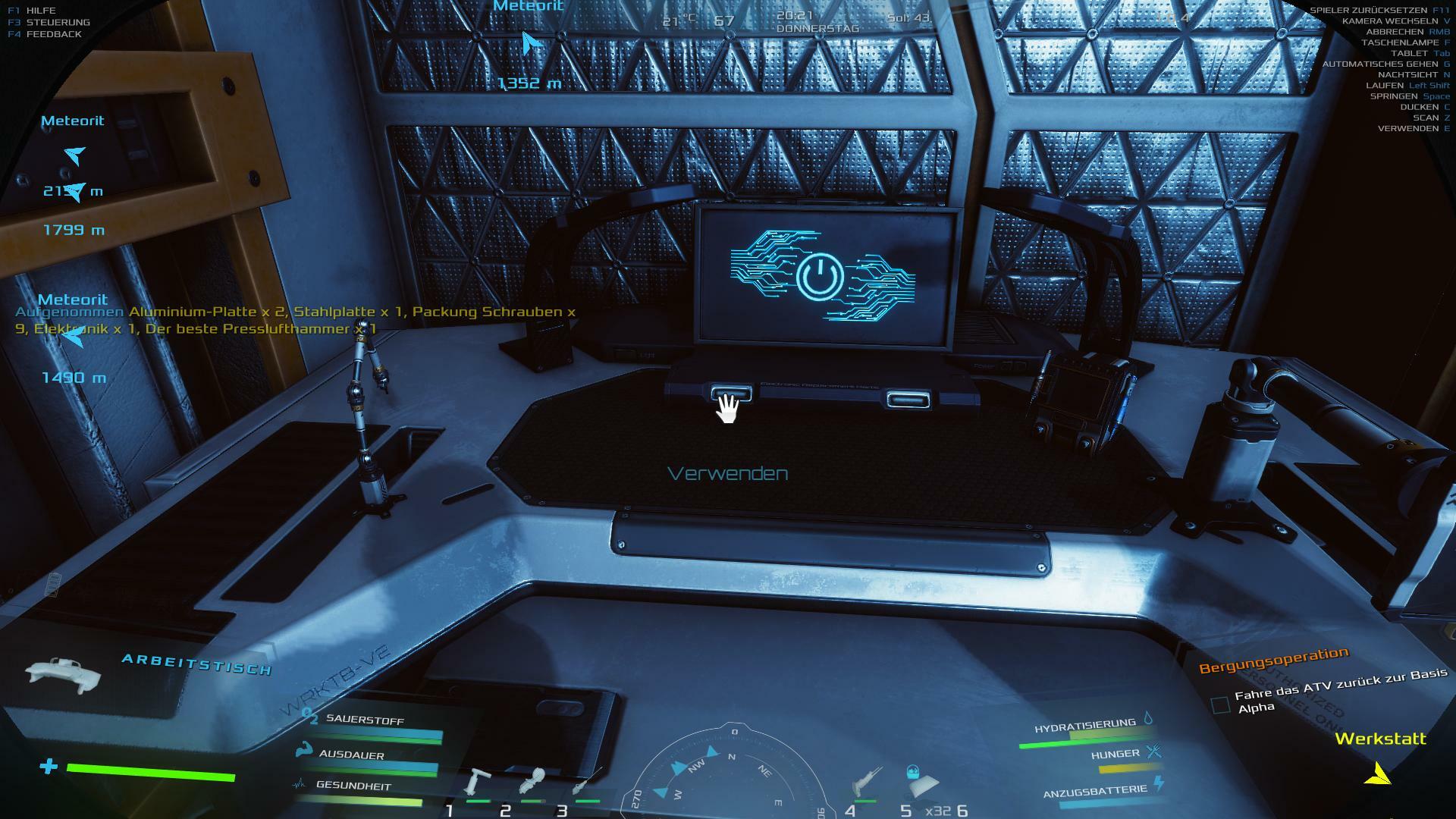Choose the tool in hotbar slot 4
1456x819 pixels.
[866, 783]
